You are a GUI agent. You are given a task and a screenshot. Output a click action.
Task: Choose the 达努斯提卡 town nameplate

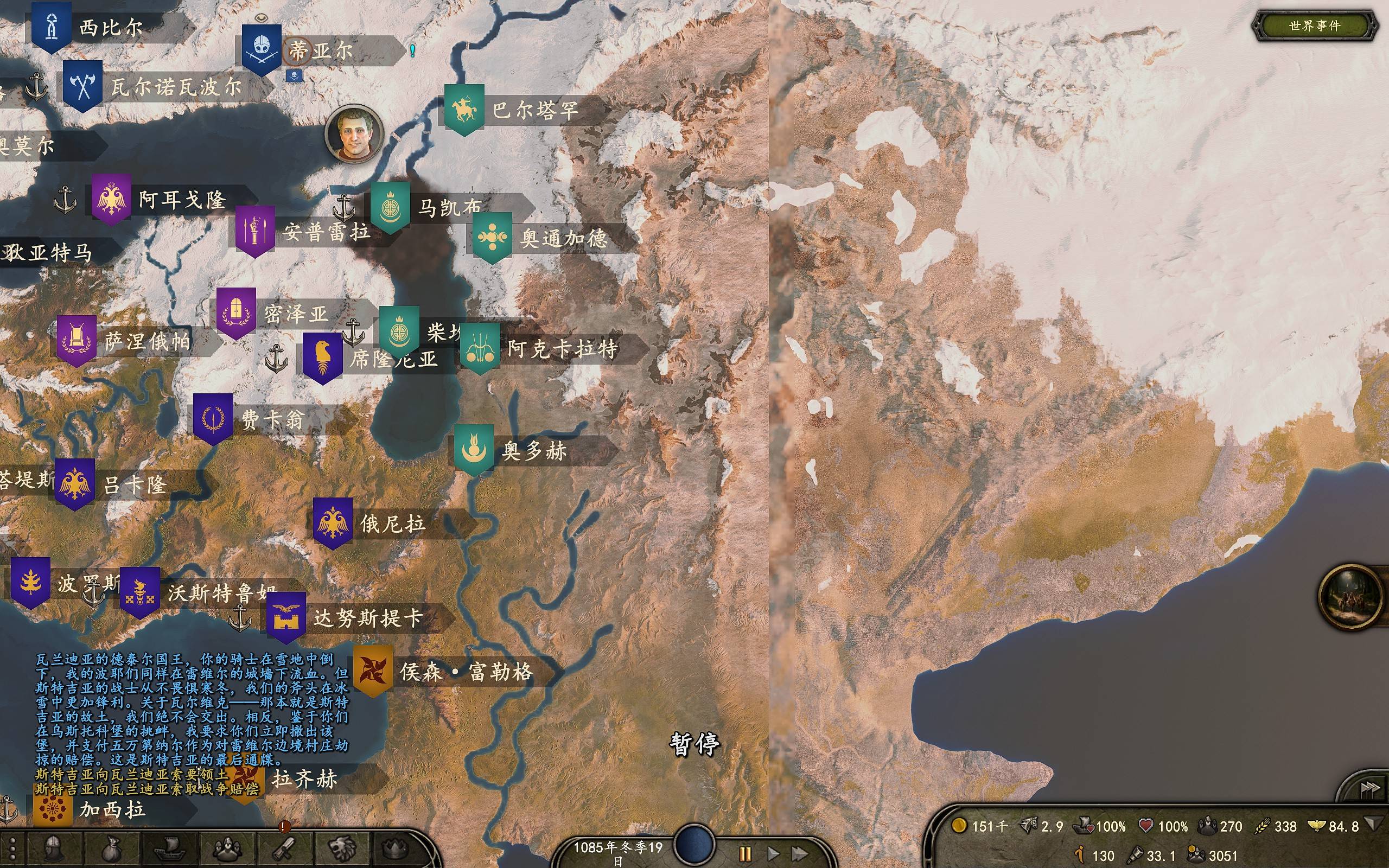coord(367,618)
